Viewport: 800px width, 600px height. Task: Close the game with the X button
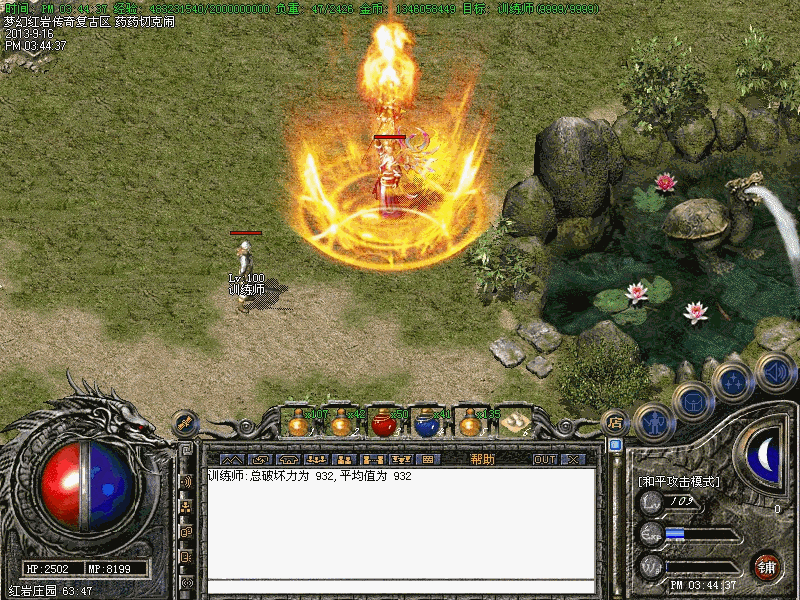(574, 459)
